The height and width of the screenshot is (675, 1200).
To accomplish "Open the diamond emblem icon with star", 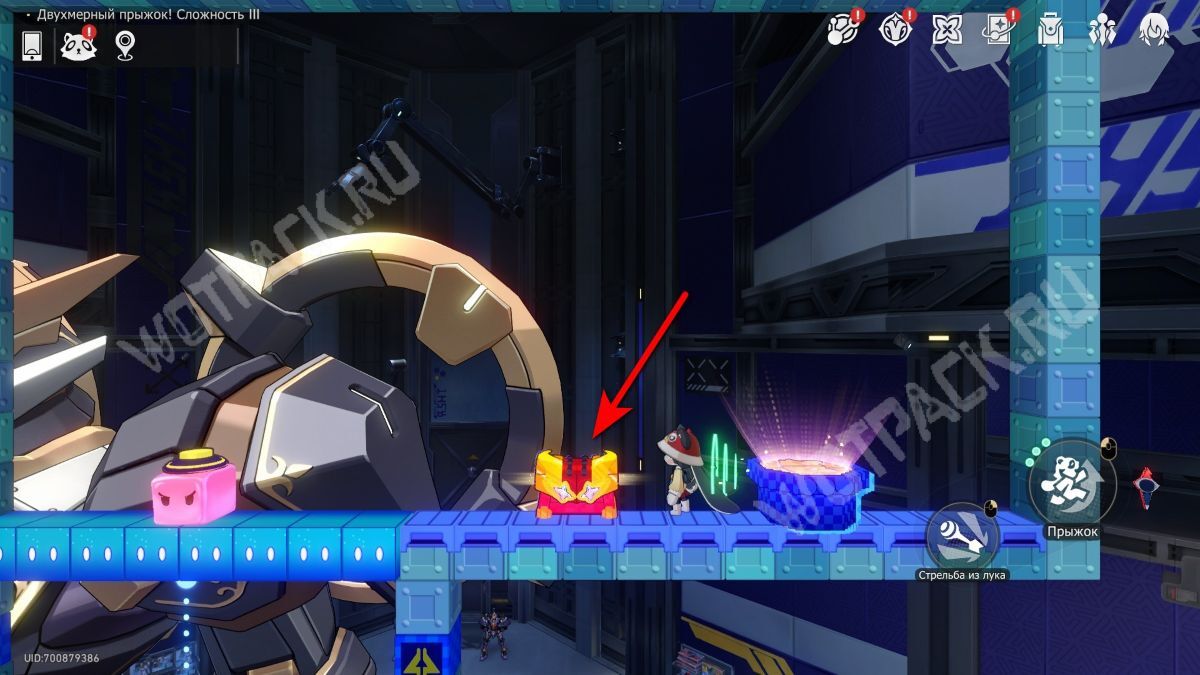I will pyautogui.click(x=894, y=31).
